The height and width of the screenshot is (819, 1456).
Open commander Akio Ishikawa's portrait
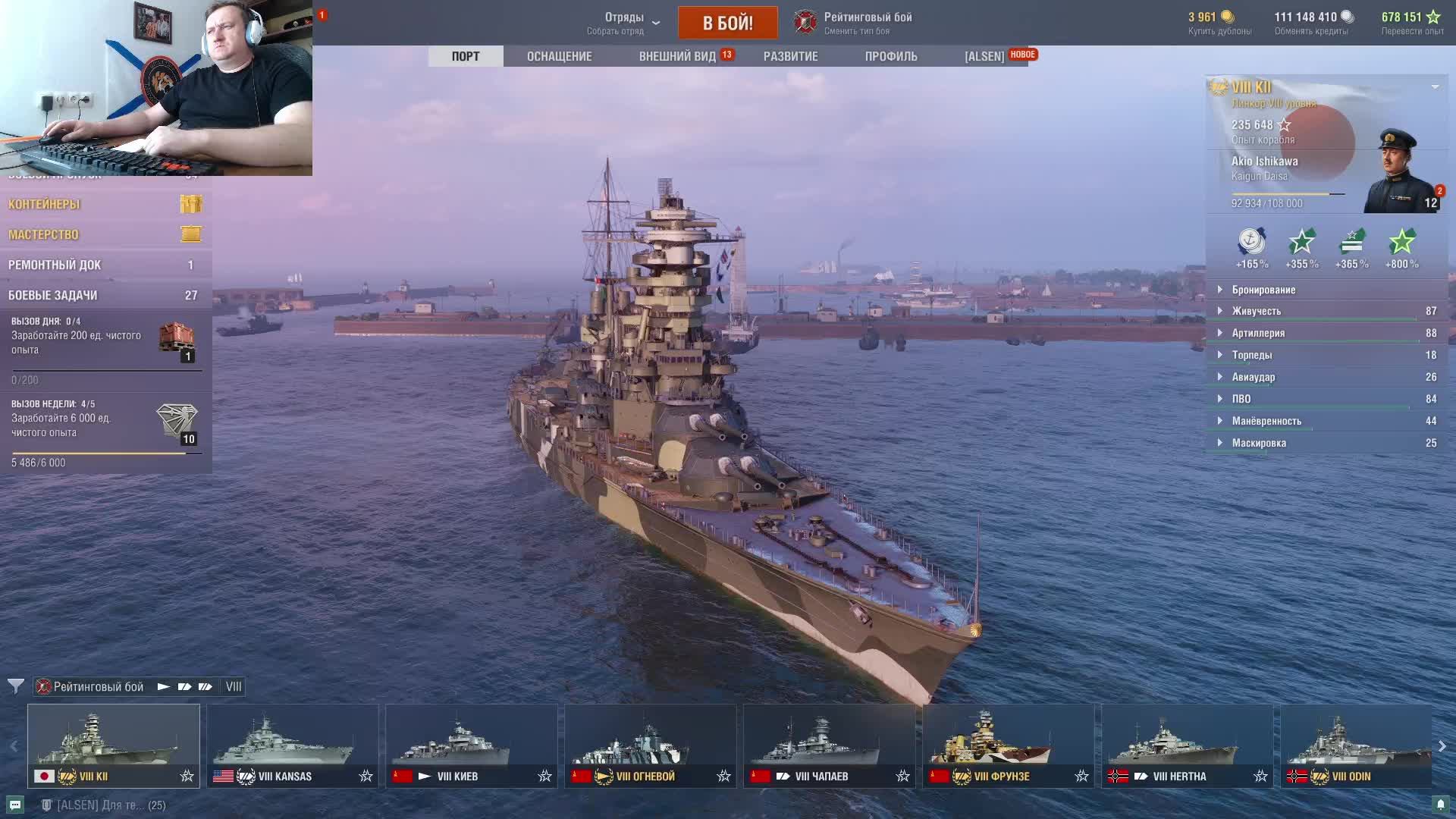[x=1399, y=173]
